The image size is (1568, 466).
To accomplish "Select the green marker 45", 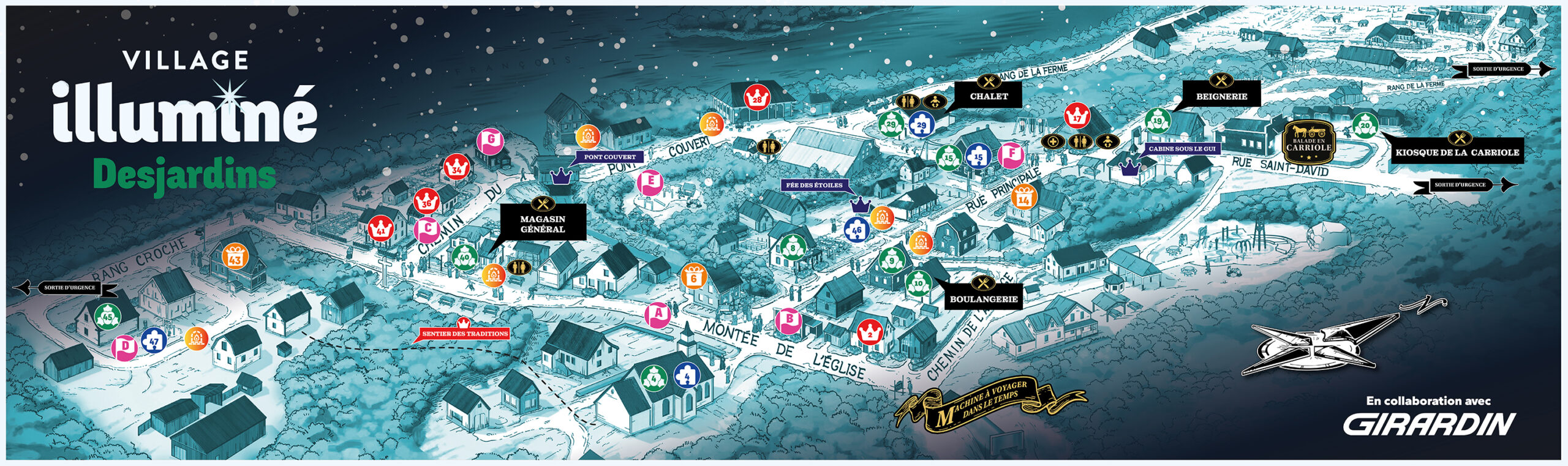I will click(x=108, y=317).
